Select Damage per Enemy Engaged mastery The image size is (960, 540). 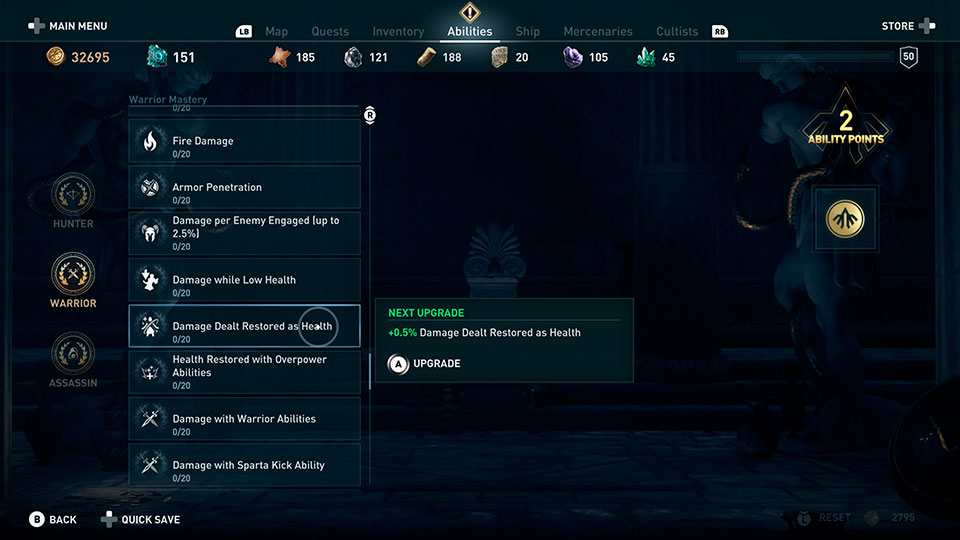click(x=244, y=233)
